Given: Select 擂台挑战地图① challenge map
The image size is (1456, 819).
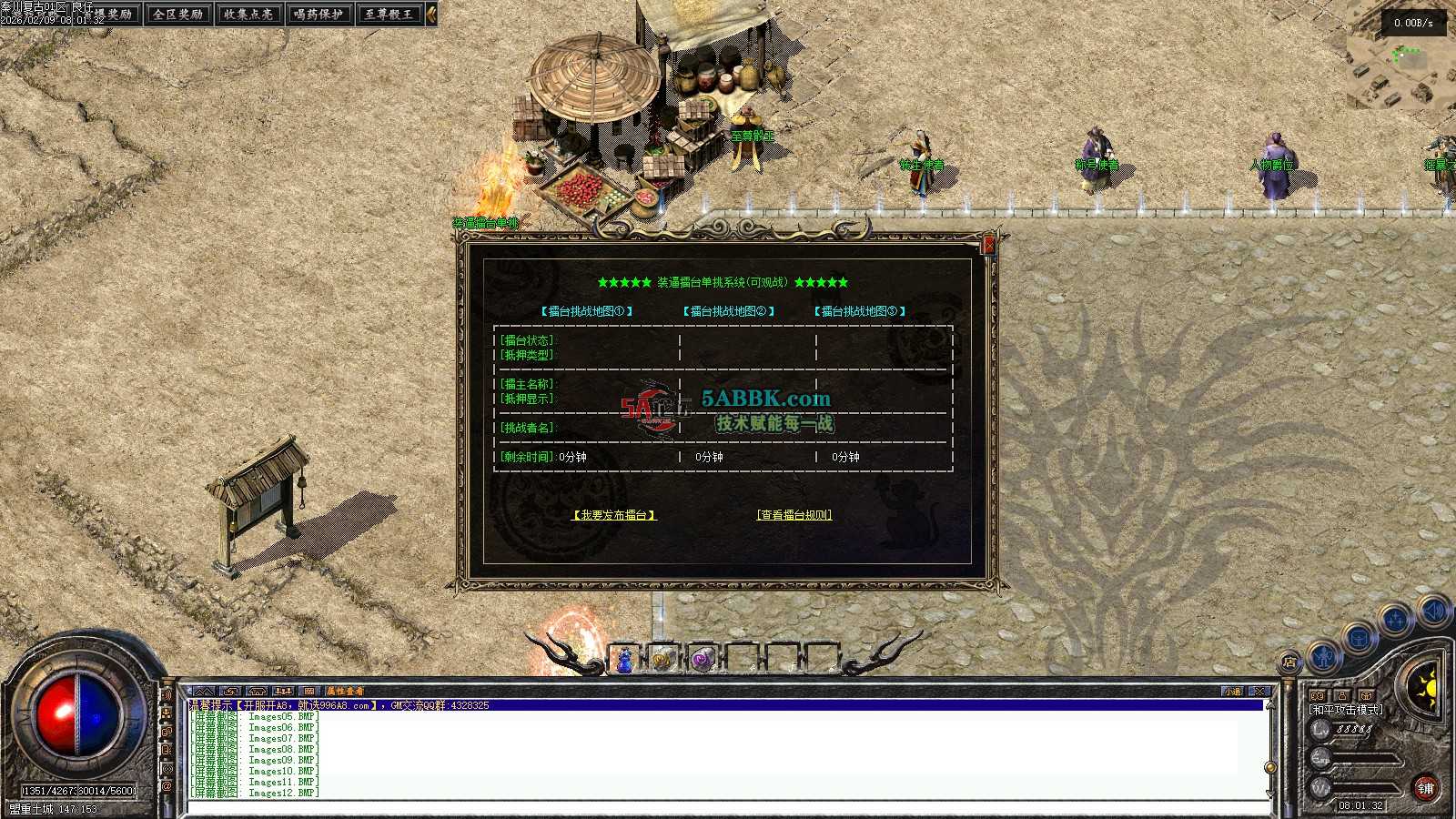Looking at the screenshot, I should coord(587,311).
